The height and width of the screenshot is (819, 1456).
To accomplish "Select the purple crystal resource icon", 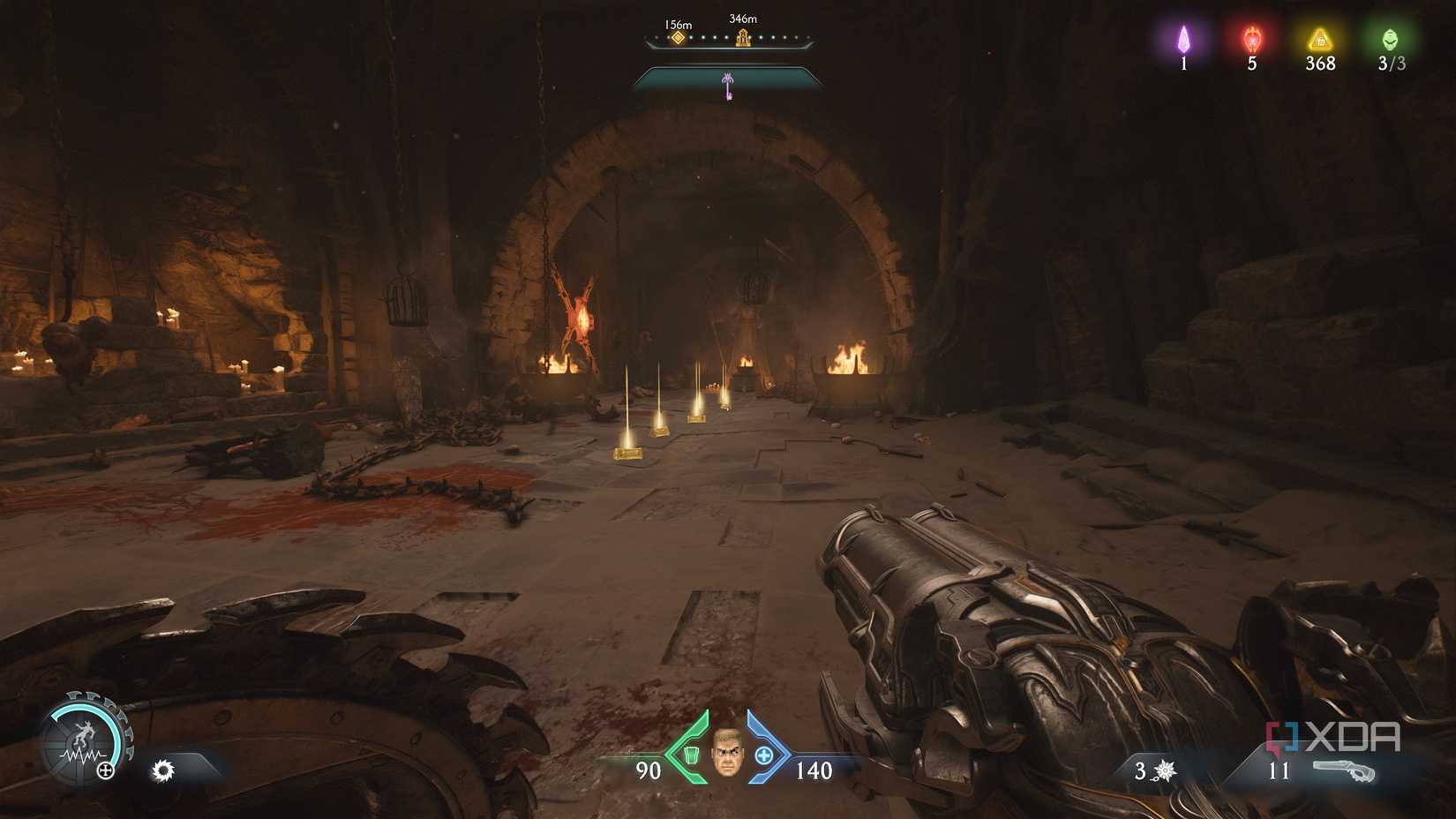I will [1182, 38].
